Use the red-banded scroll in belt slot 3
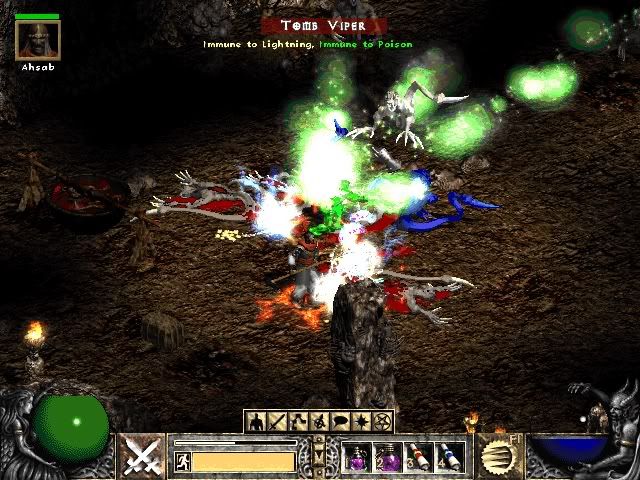The image size is (640, 480). 418,457
